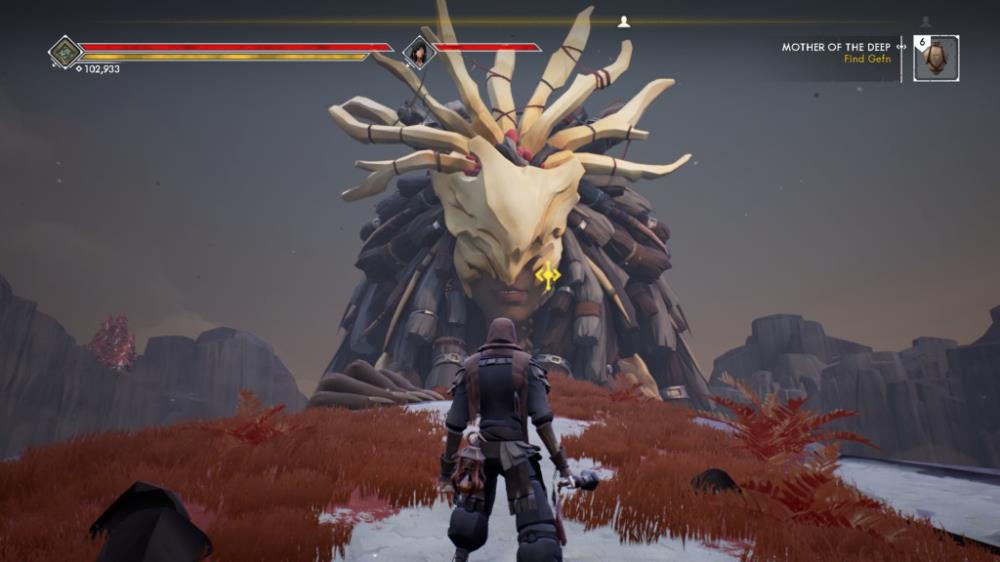
Task: Select the healing gourd item slot
Action: coord(937,58)
